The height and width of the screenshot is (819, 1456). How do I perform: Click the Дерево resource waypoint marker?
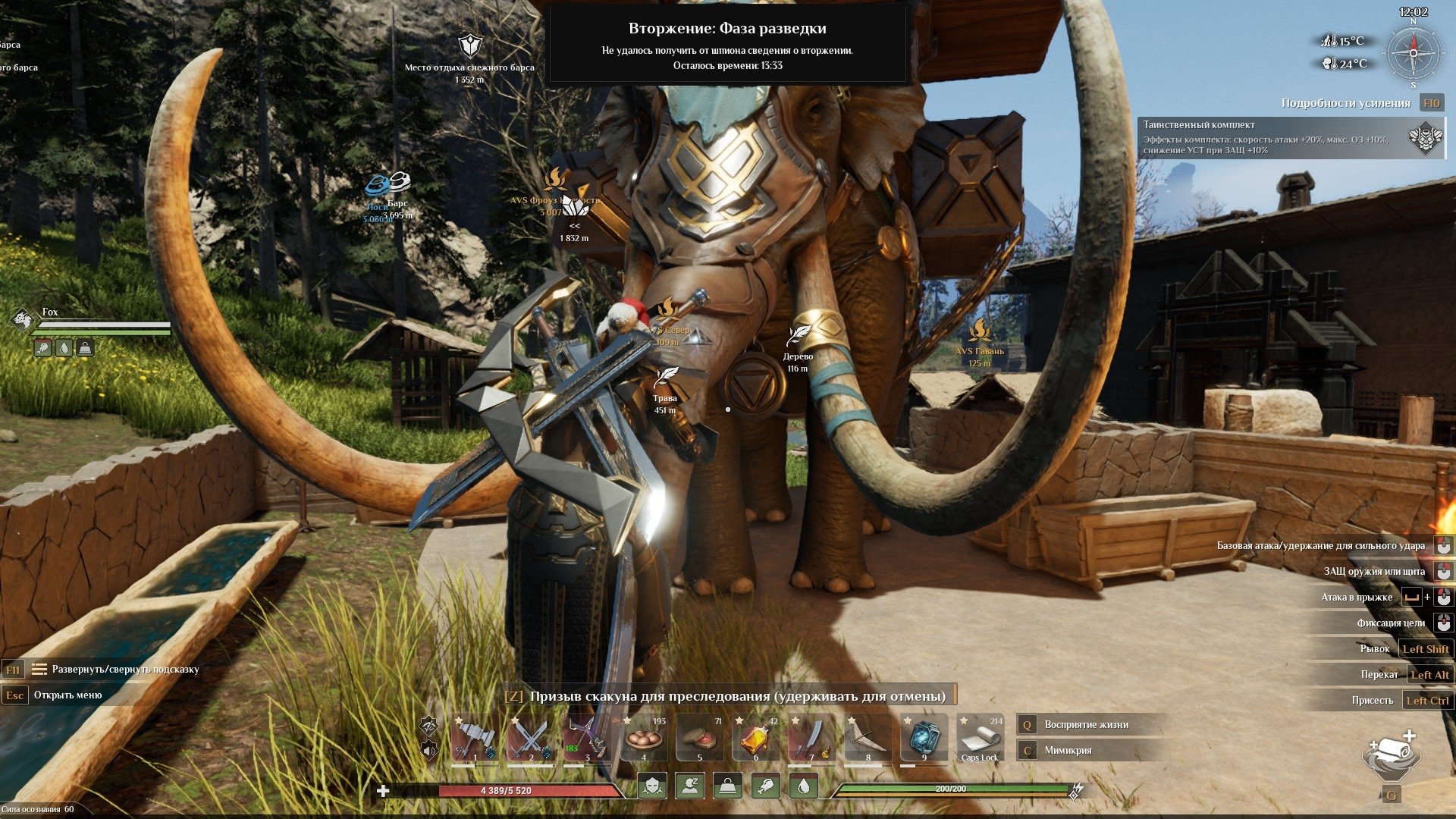[x=798, y=335]
